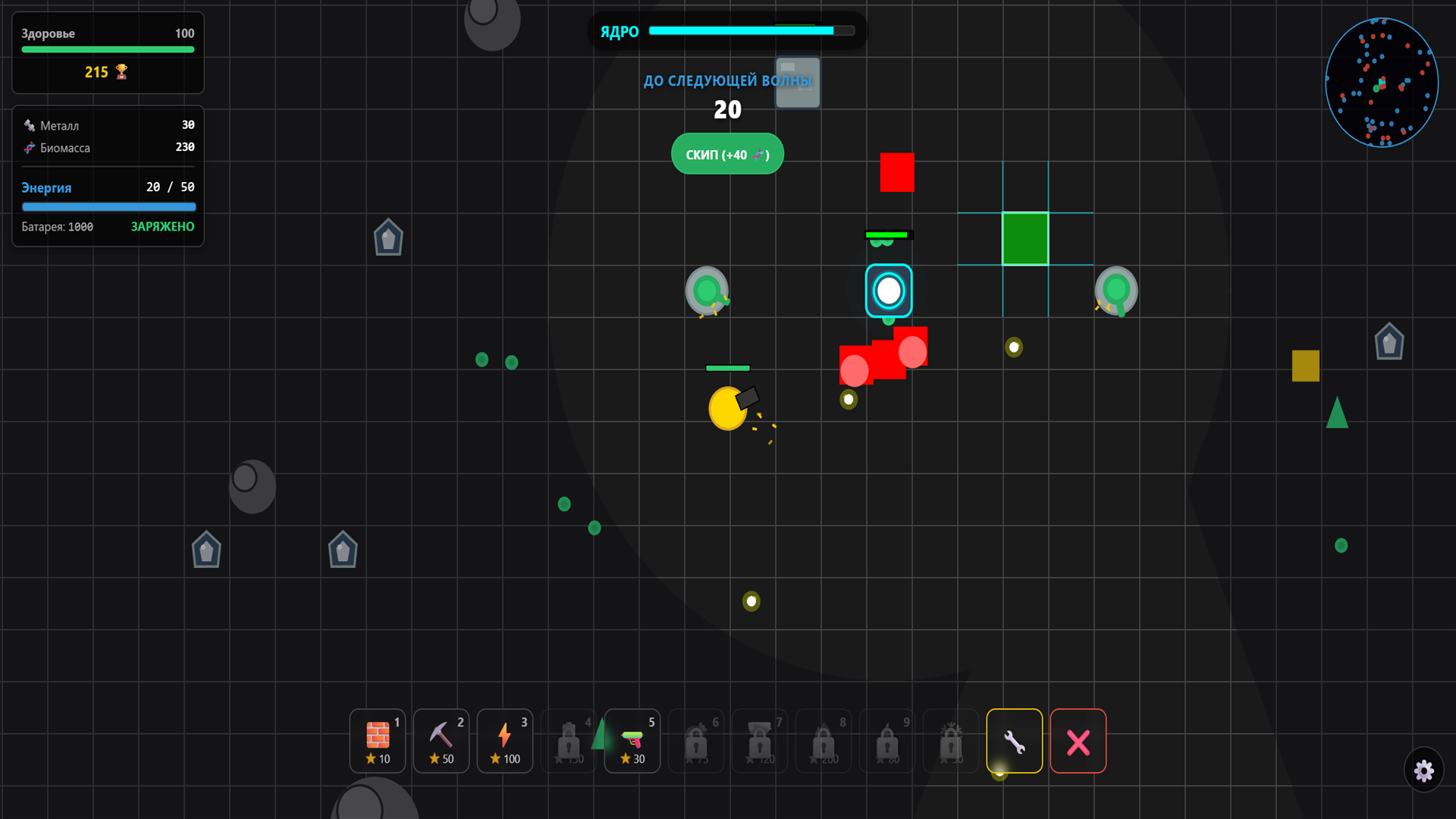The width and height of the screenshot is (1456, 819).
Task: Open the settings gear in bottom-right corner
Action: pyautogui.click(x=1424, y=770)
